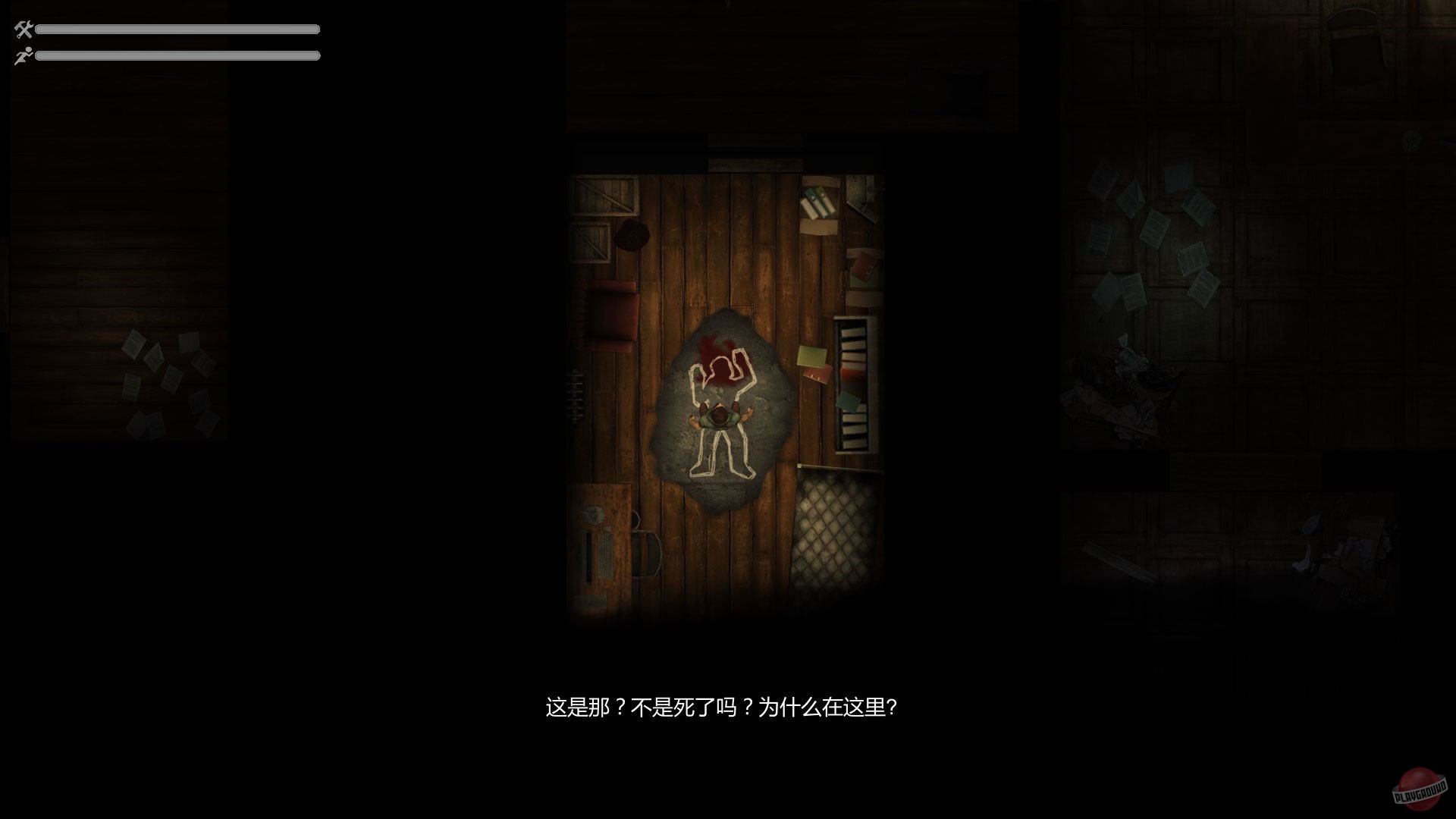Image resolution: width=1456 pixels, height=819 pixels.
Task: Click the green book beside the piano
Action: [810, 356]
